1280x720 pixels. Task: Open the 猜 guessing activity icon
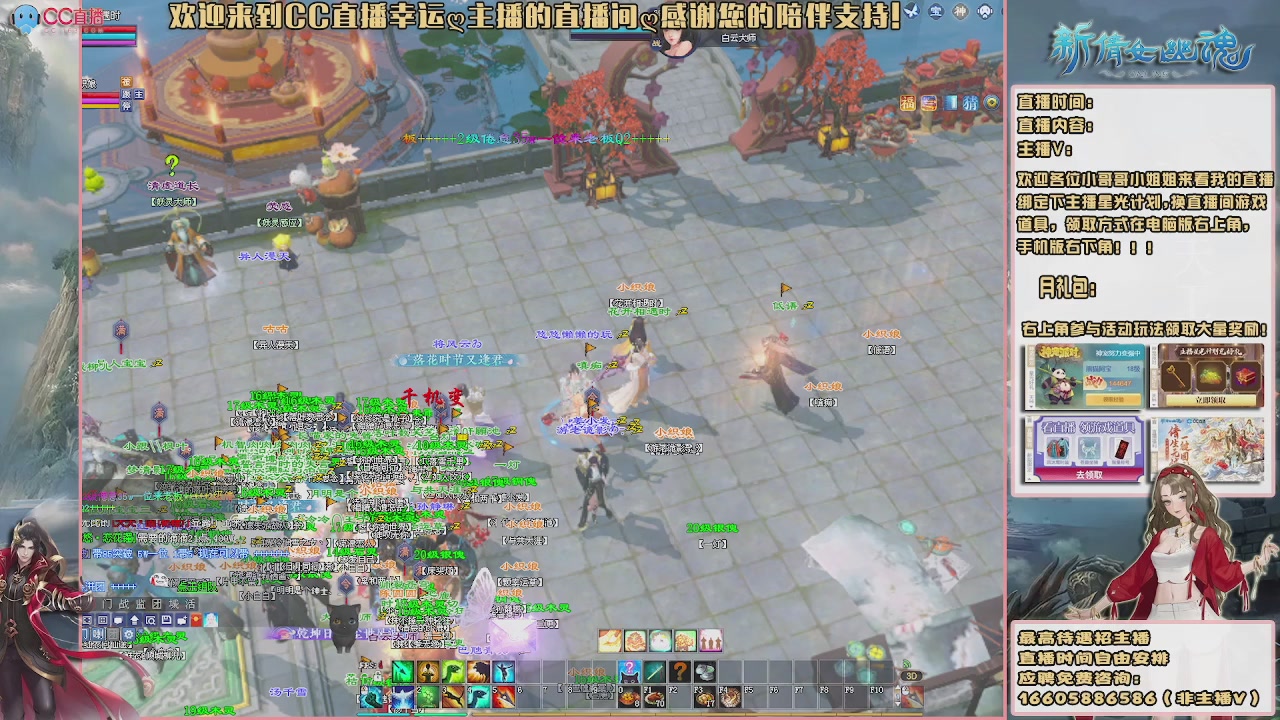971,103
